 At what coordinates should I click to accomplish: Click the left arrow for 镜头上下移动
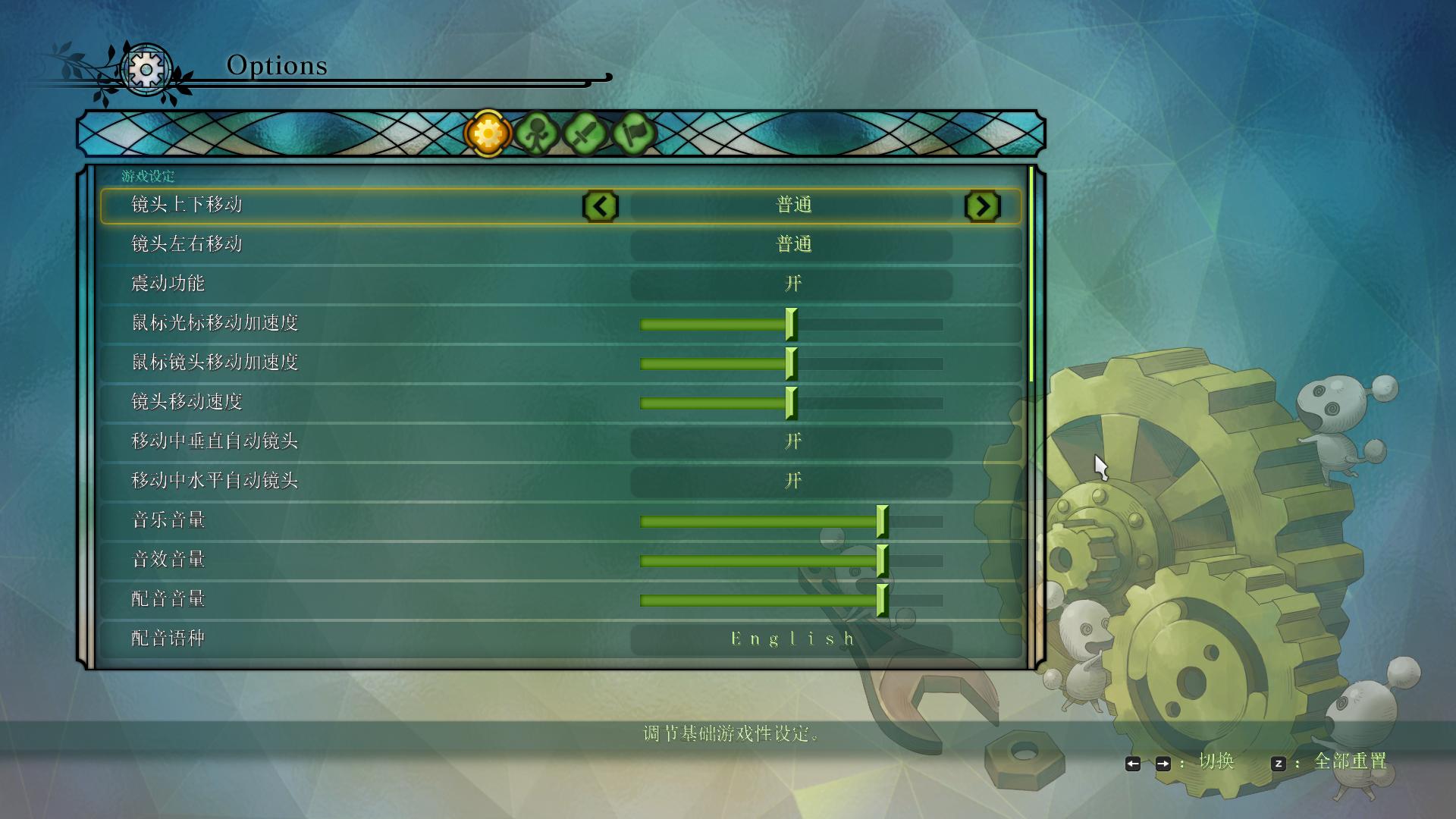tap(601, 206)
